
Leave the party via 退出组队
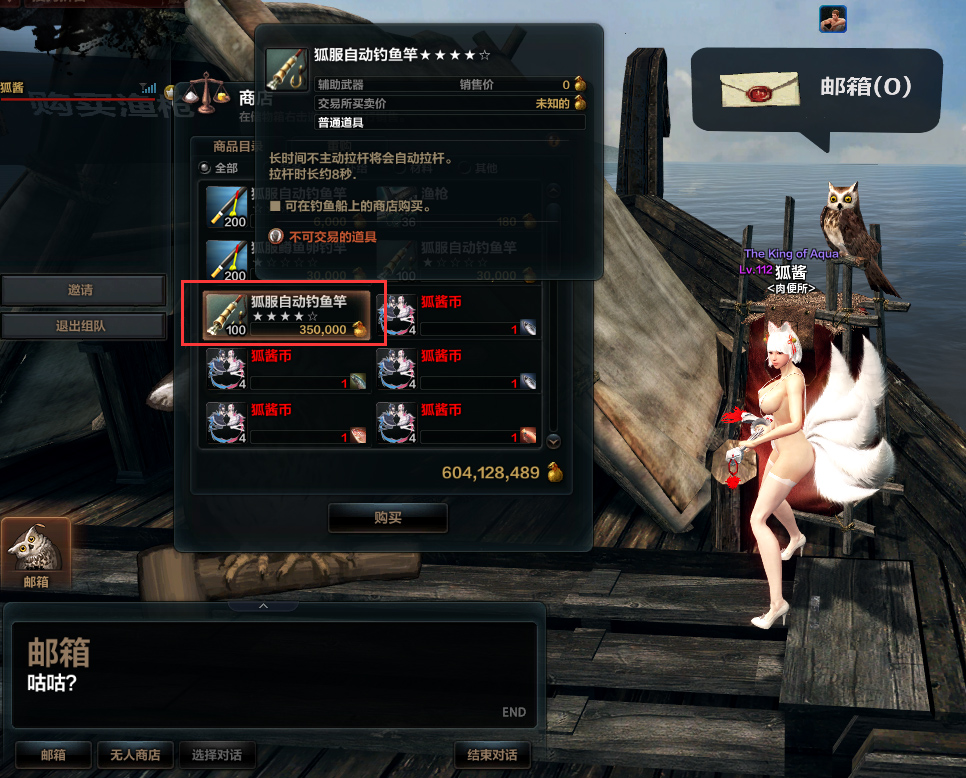pos(82,326)
